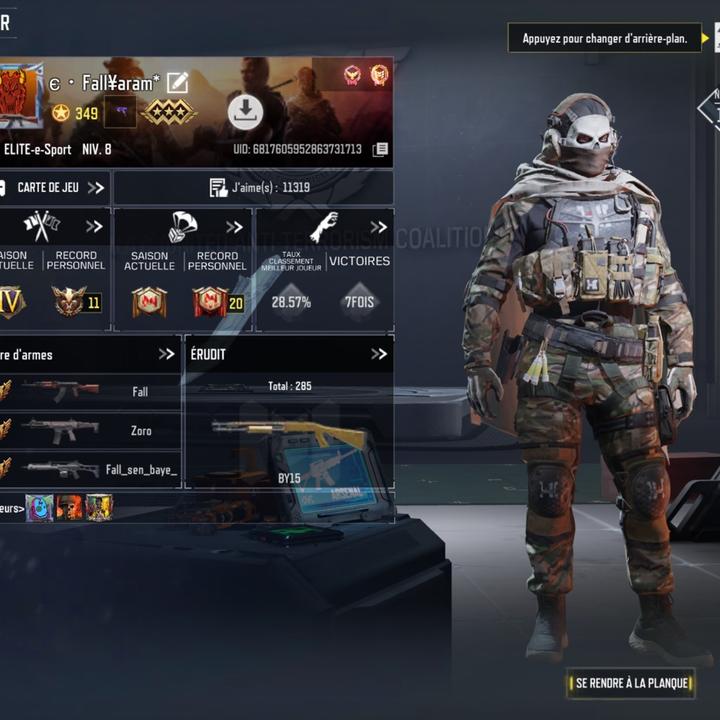
Task: Tap the change background prompt
Action: click(x=604, y=39)
